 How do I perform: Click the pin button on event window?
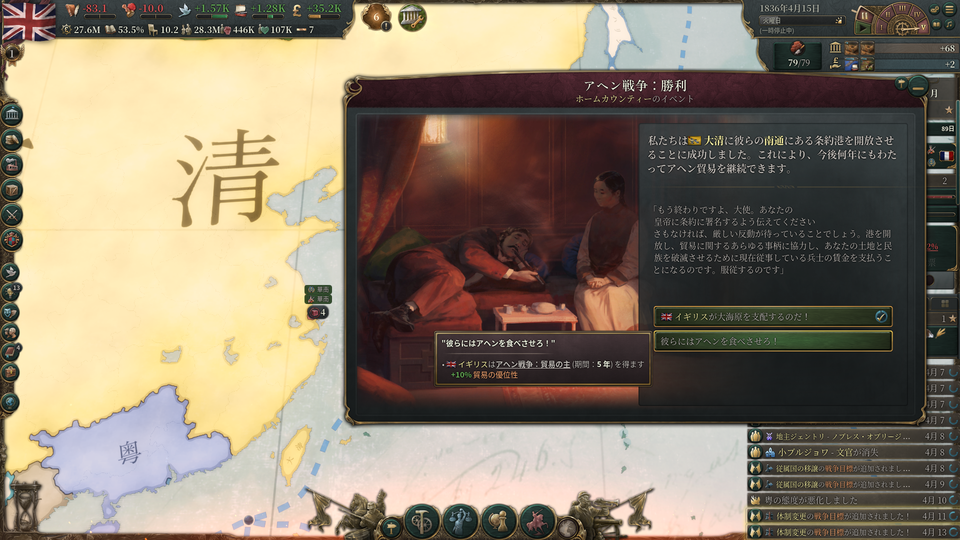[x=900, y=83]
